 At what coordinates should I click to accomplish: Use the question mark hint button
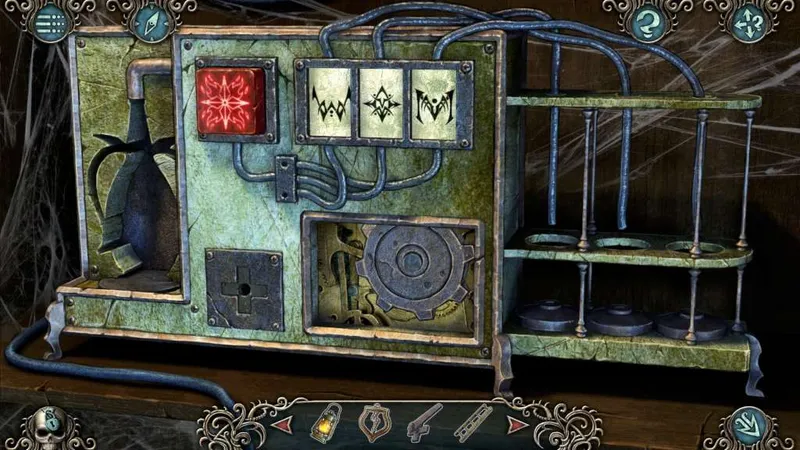click(646, 22)
